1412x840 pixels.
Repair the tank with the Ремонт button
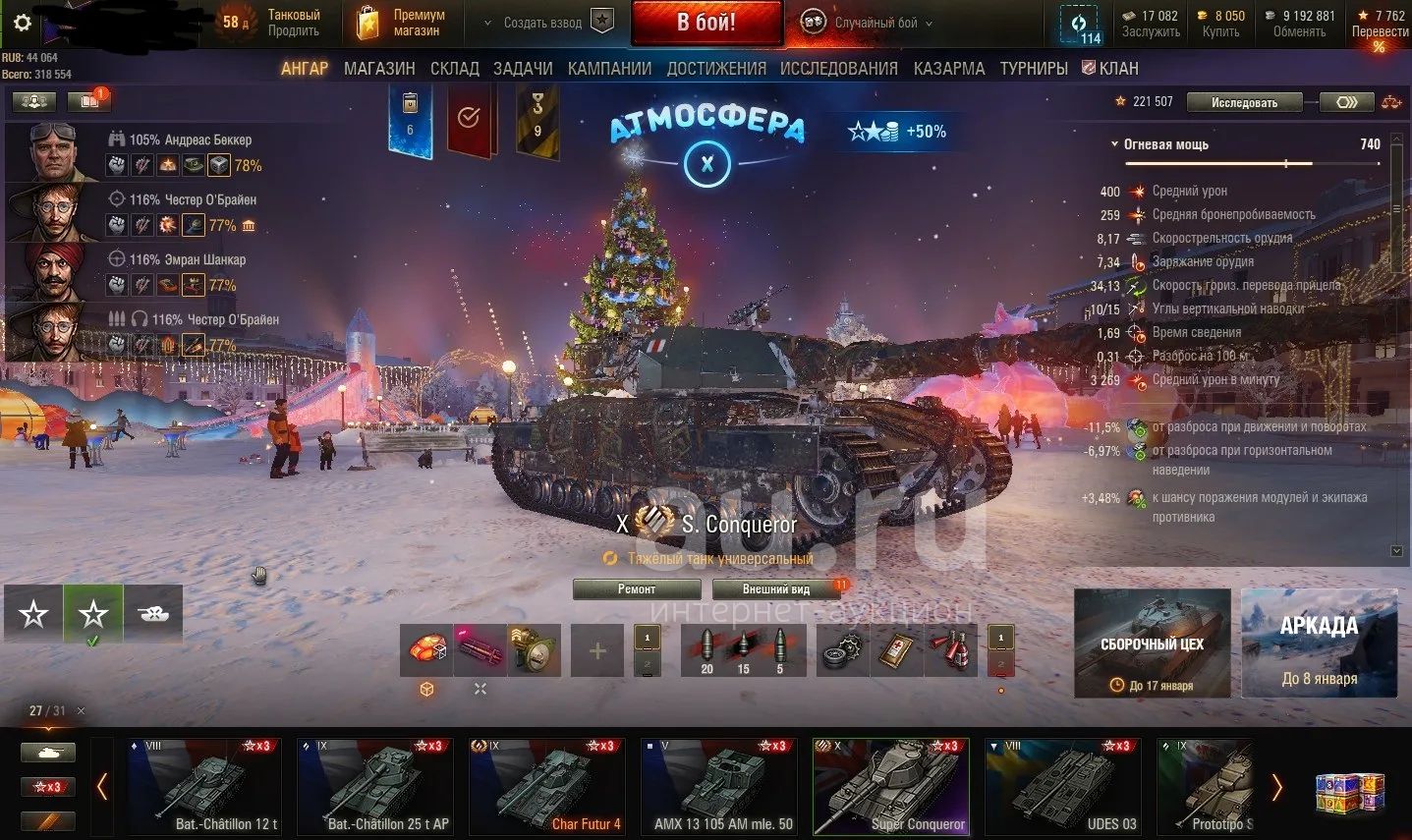pyautogui.click(x=637, y=589)
